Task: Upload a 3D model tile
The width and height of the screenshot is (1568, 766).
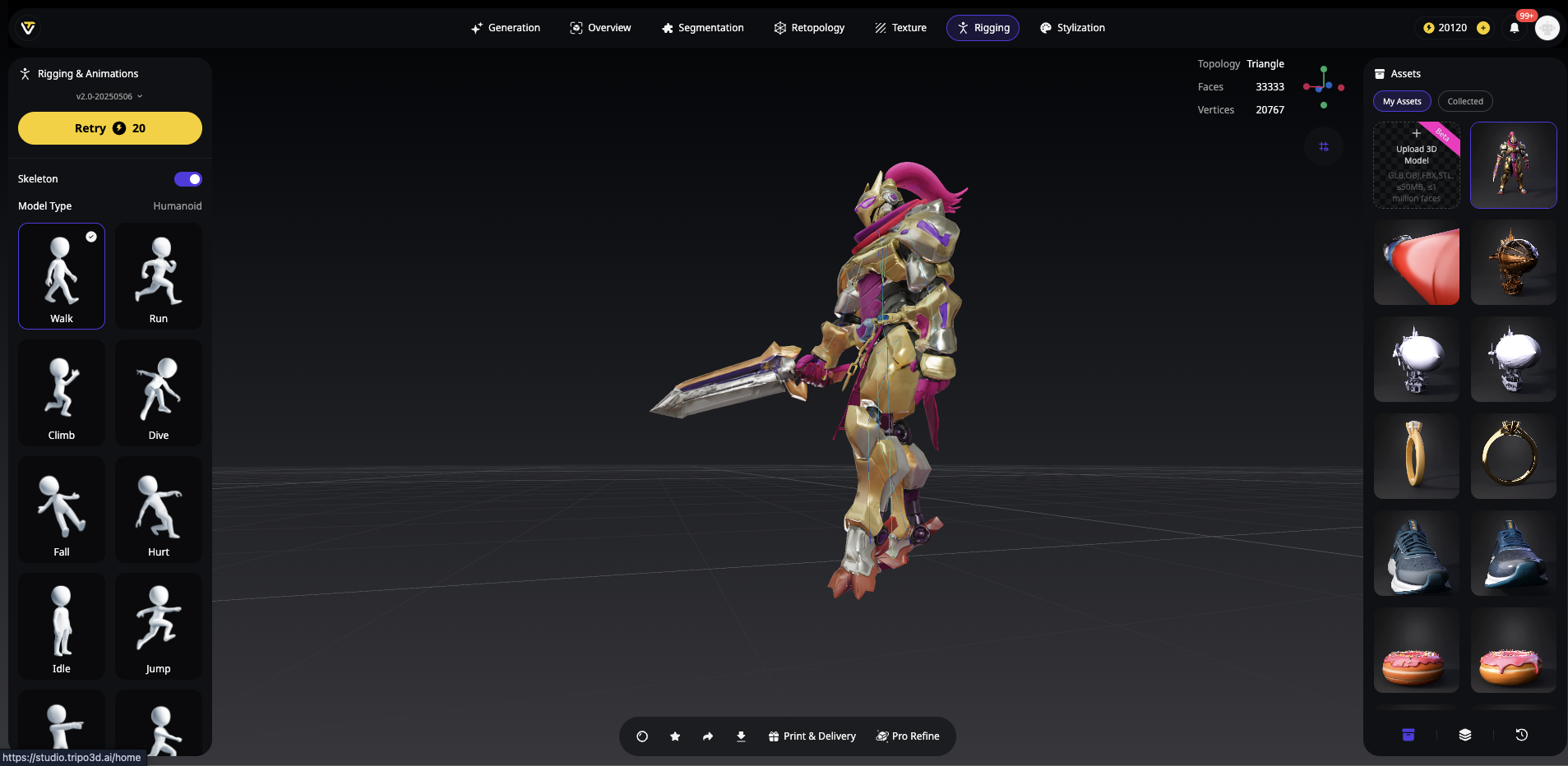Action: 1417,165
